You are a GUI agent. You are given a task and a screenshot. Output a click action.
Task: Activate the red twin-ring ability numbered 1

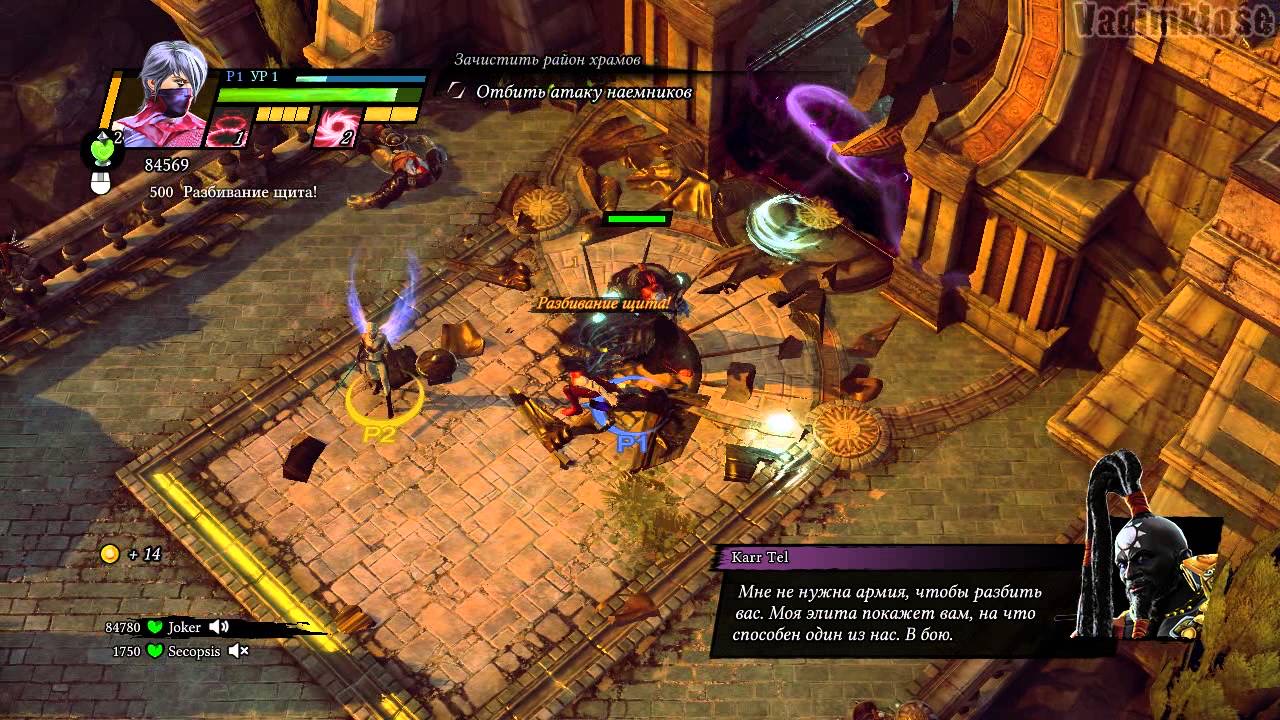point(227,130)
